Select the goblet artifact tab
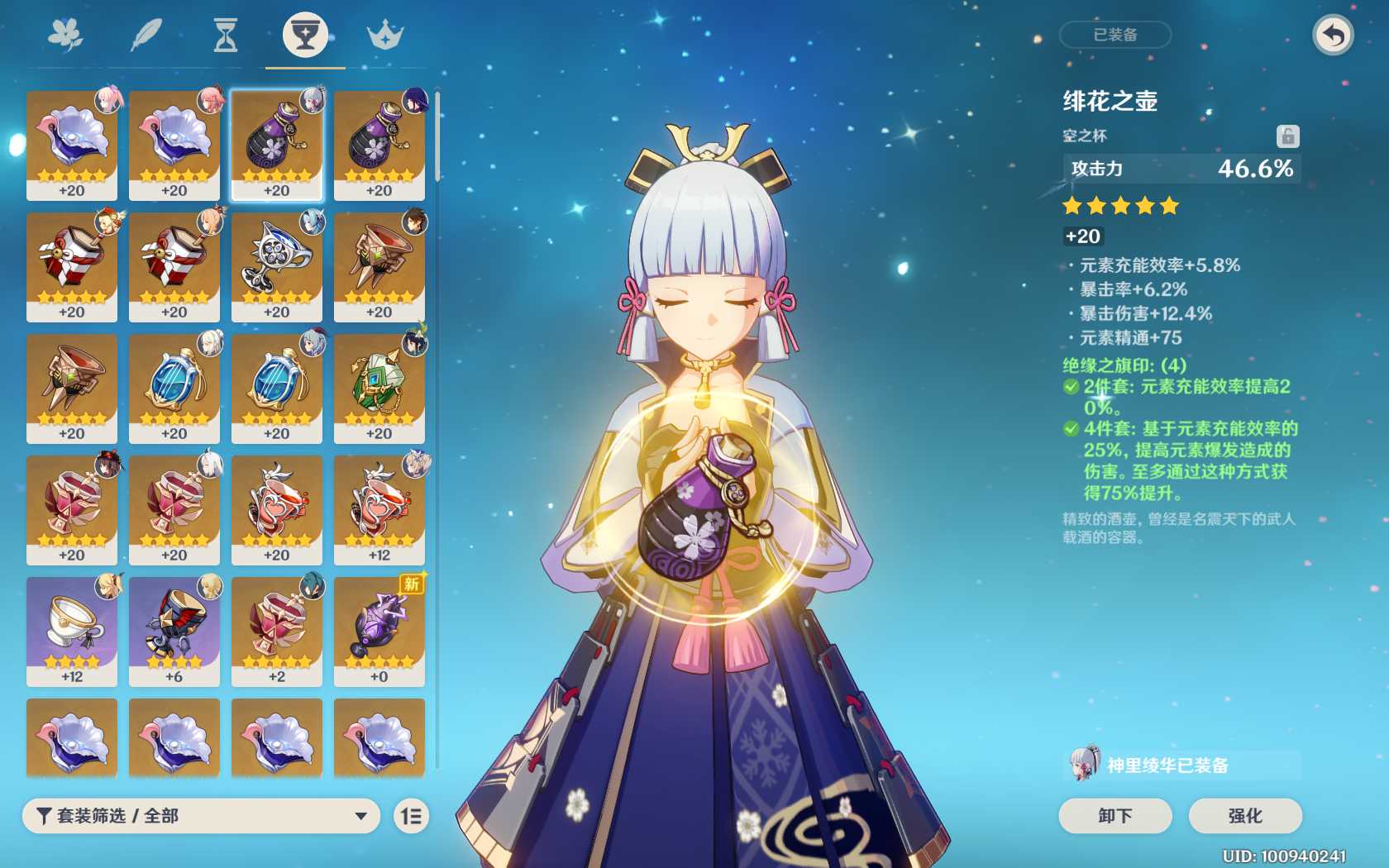The image size is (1389, 868). [305, 36]
